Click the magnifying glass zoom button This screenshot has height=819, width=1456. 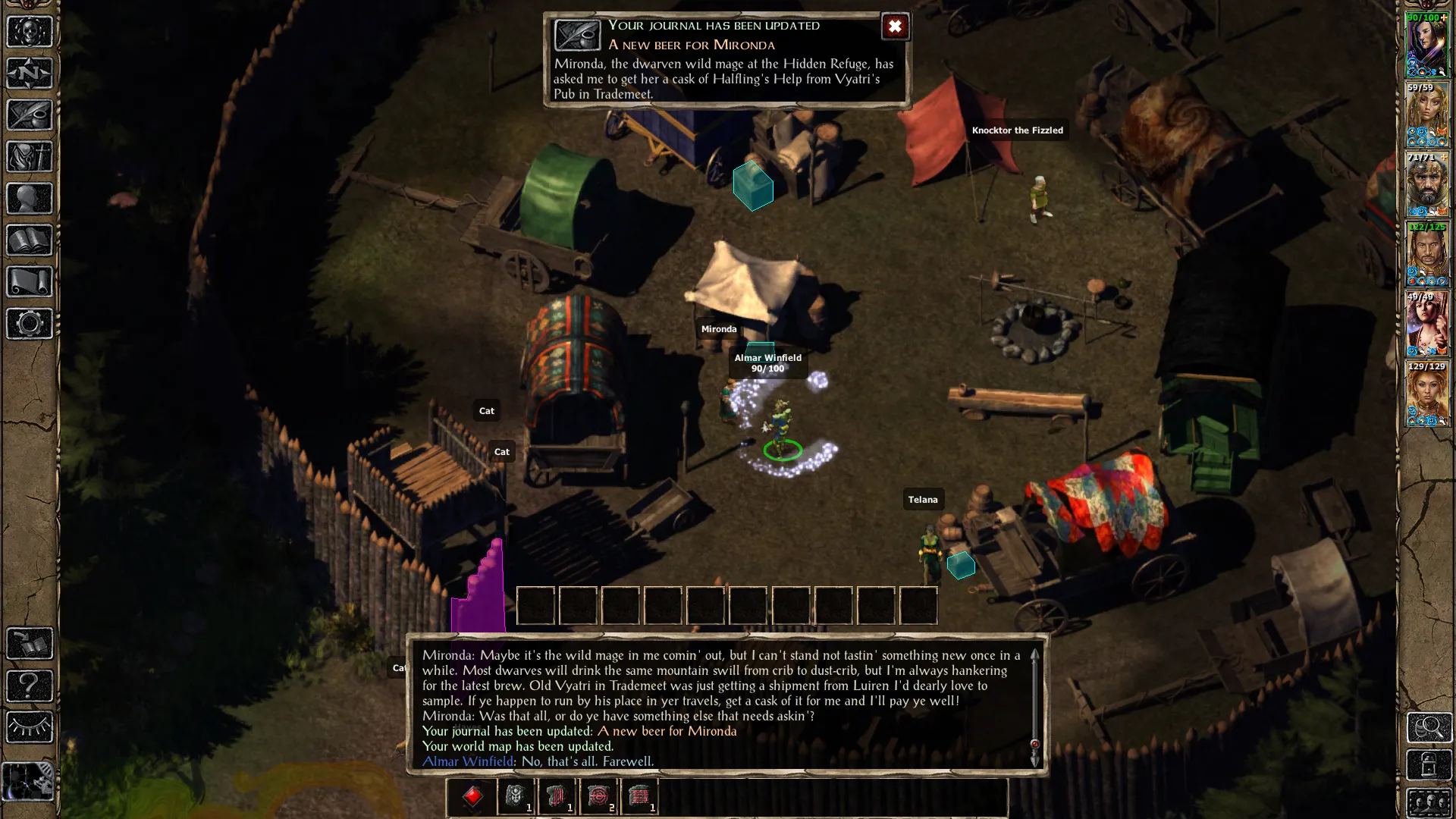(x=1429, y=727)
